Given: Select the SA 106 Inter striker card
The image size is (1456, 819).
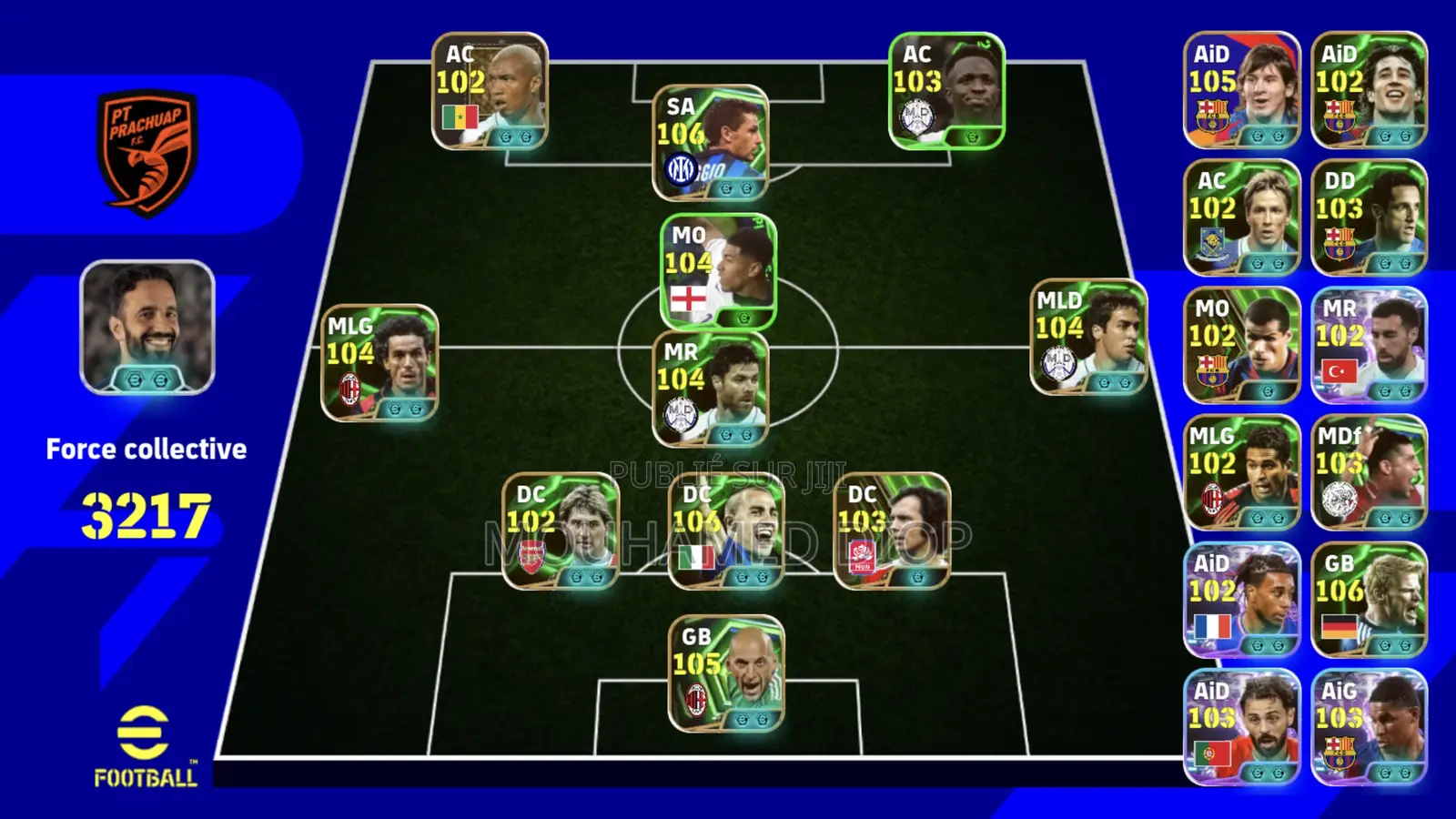Looking at the screenshot, I should 711,143.
